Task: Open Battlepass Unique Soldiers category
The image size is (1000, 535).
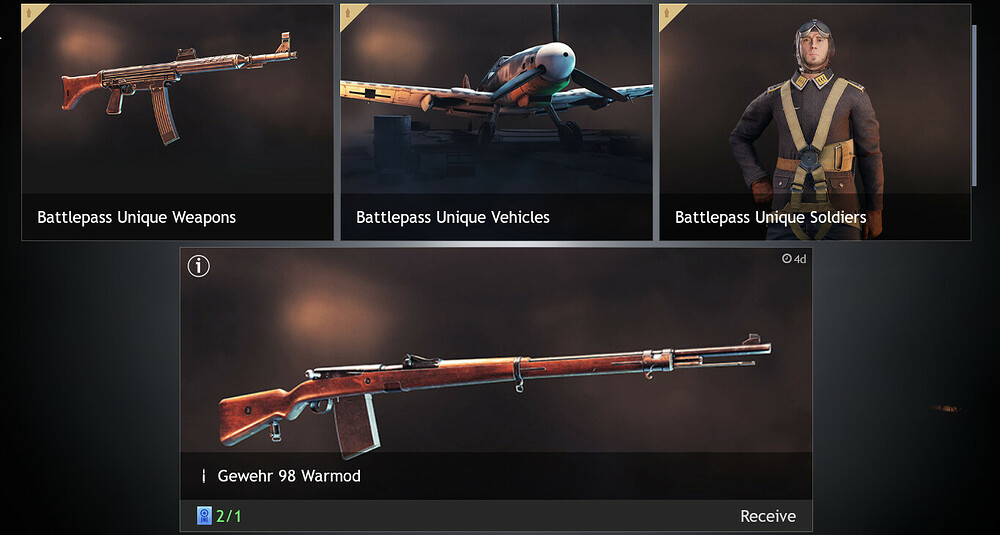Action: [x=814, y=122]
